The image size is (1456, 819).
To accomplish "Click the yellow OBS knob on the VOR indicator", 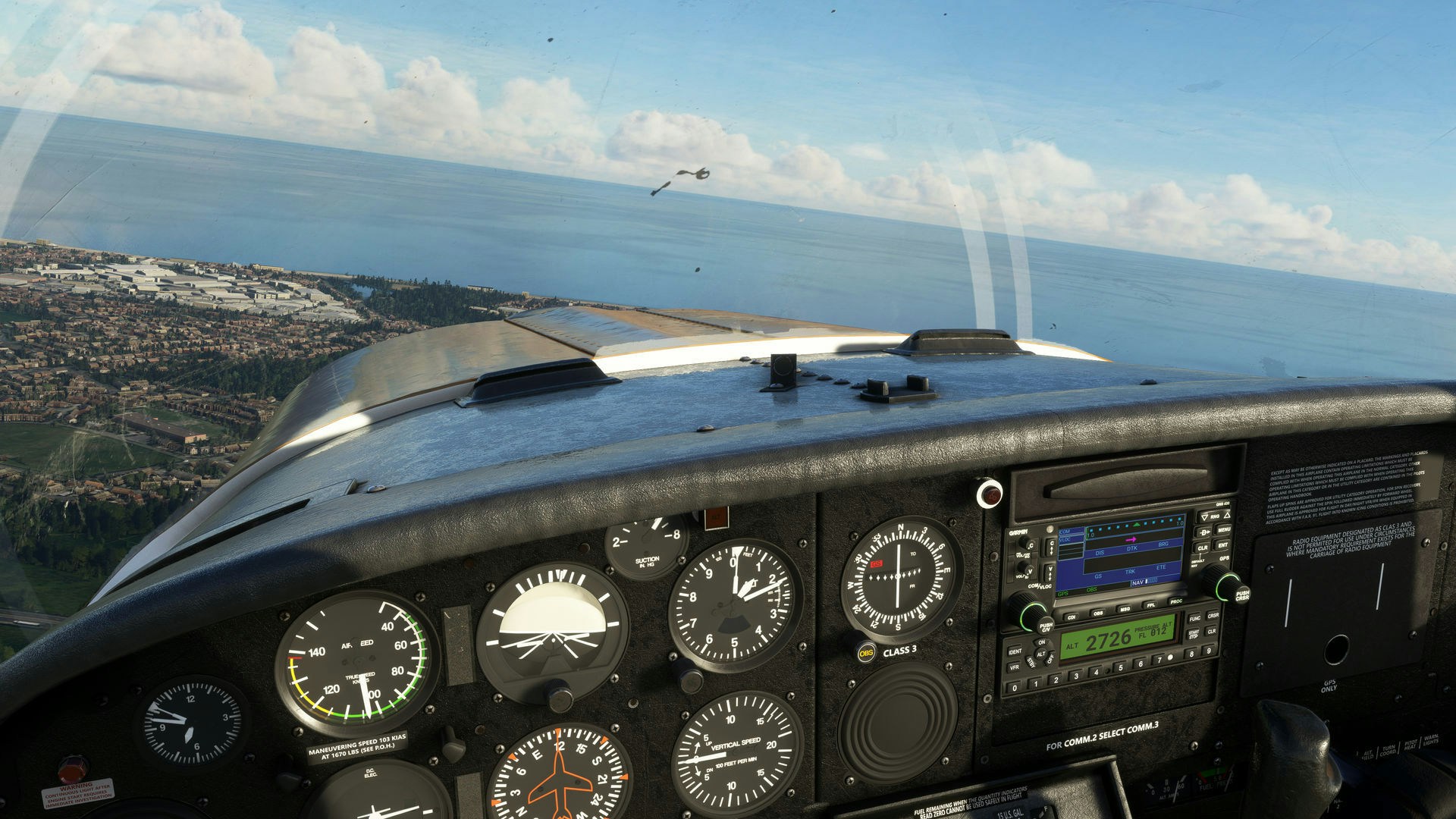I will point(865,651).
